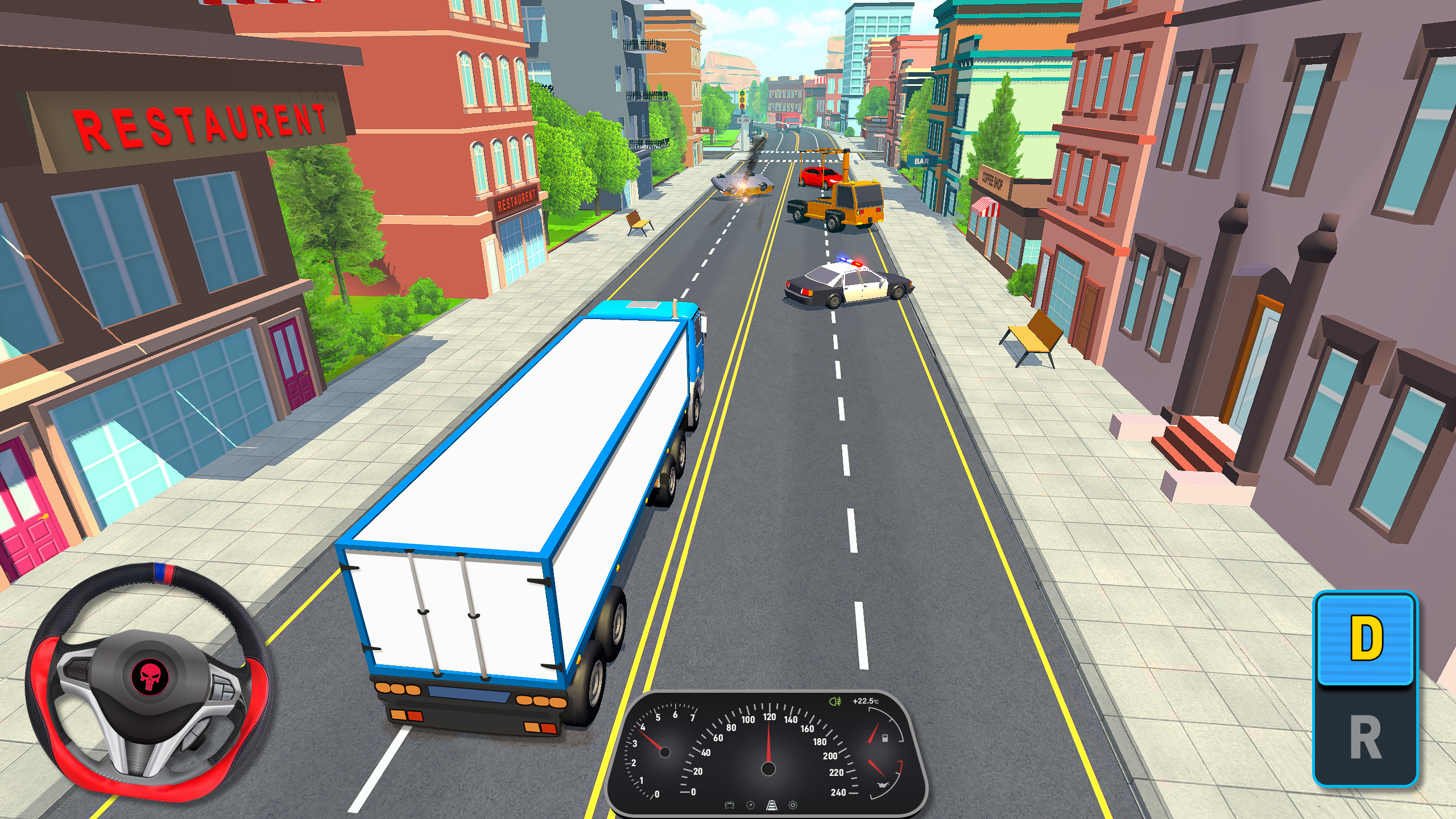1456x819 pixels.
Task: Click the oil can icon on the lower gauge
Action: tap(883, 785)
